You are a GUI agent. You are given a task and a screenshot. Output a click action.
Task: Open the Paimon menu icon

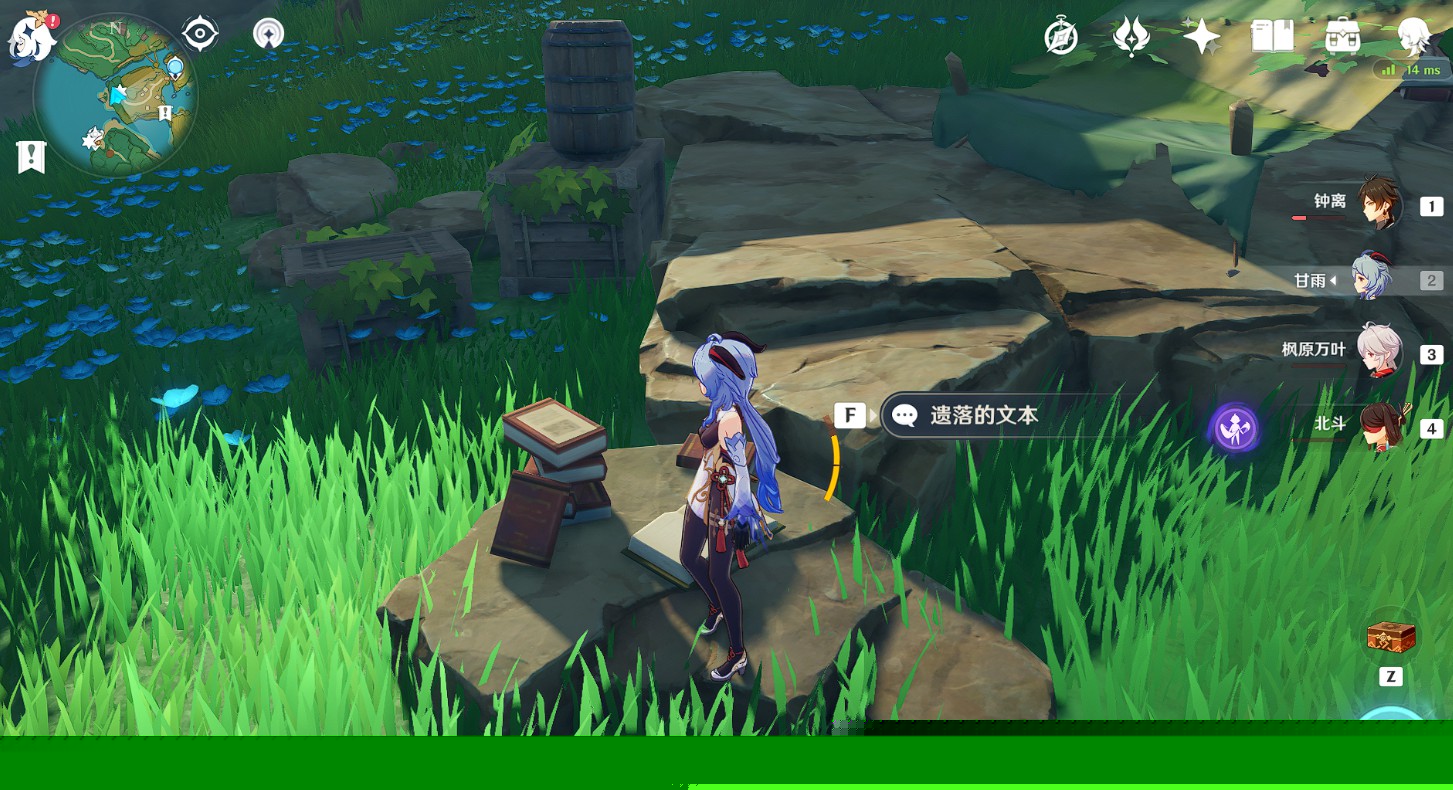(30, 38)
